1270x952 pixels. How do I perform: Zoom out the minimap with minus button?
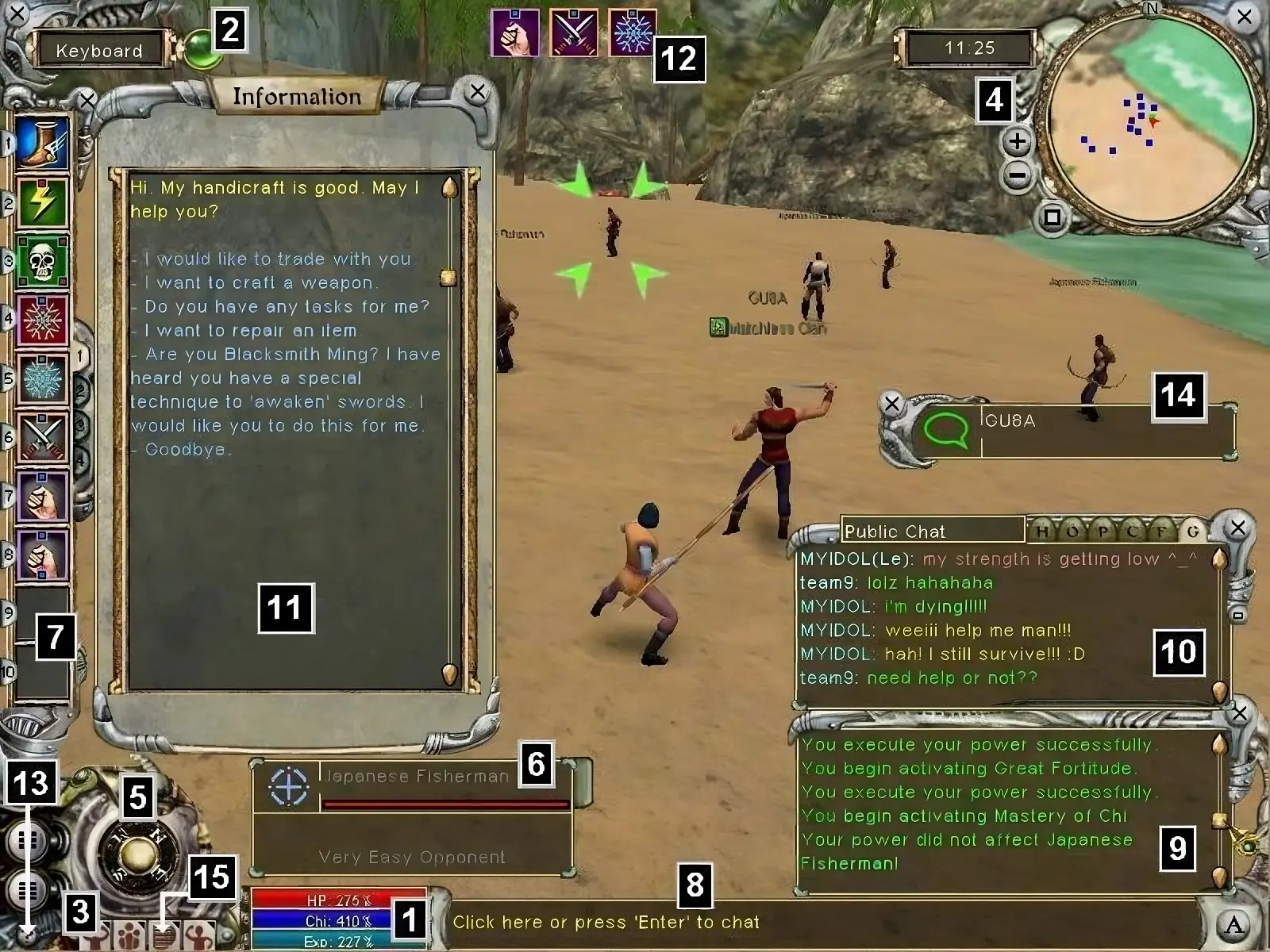click(1017, 175)
